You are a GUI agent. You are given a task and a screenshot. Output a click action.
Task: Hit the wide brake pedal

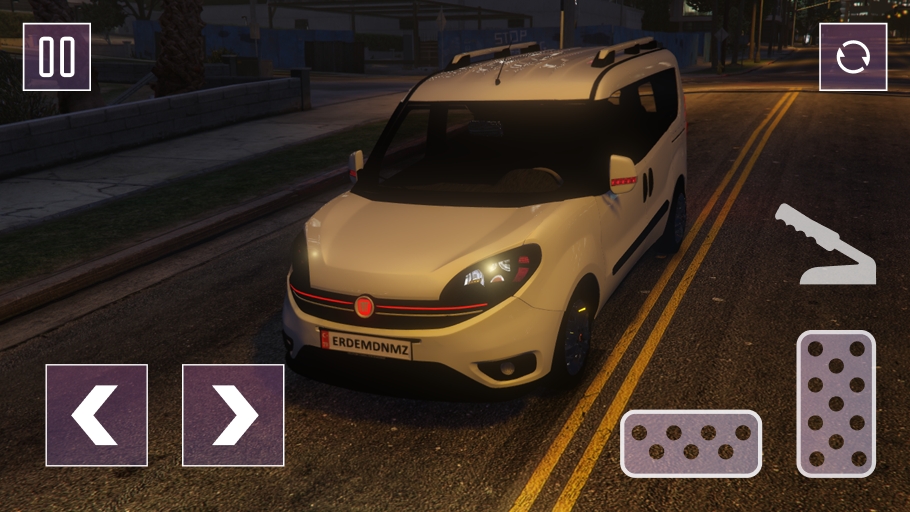[x=691, y=443]
